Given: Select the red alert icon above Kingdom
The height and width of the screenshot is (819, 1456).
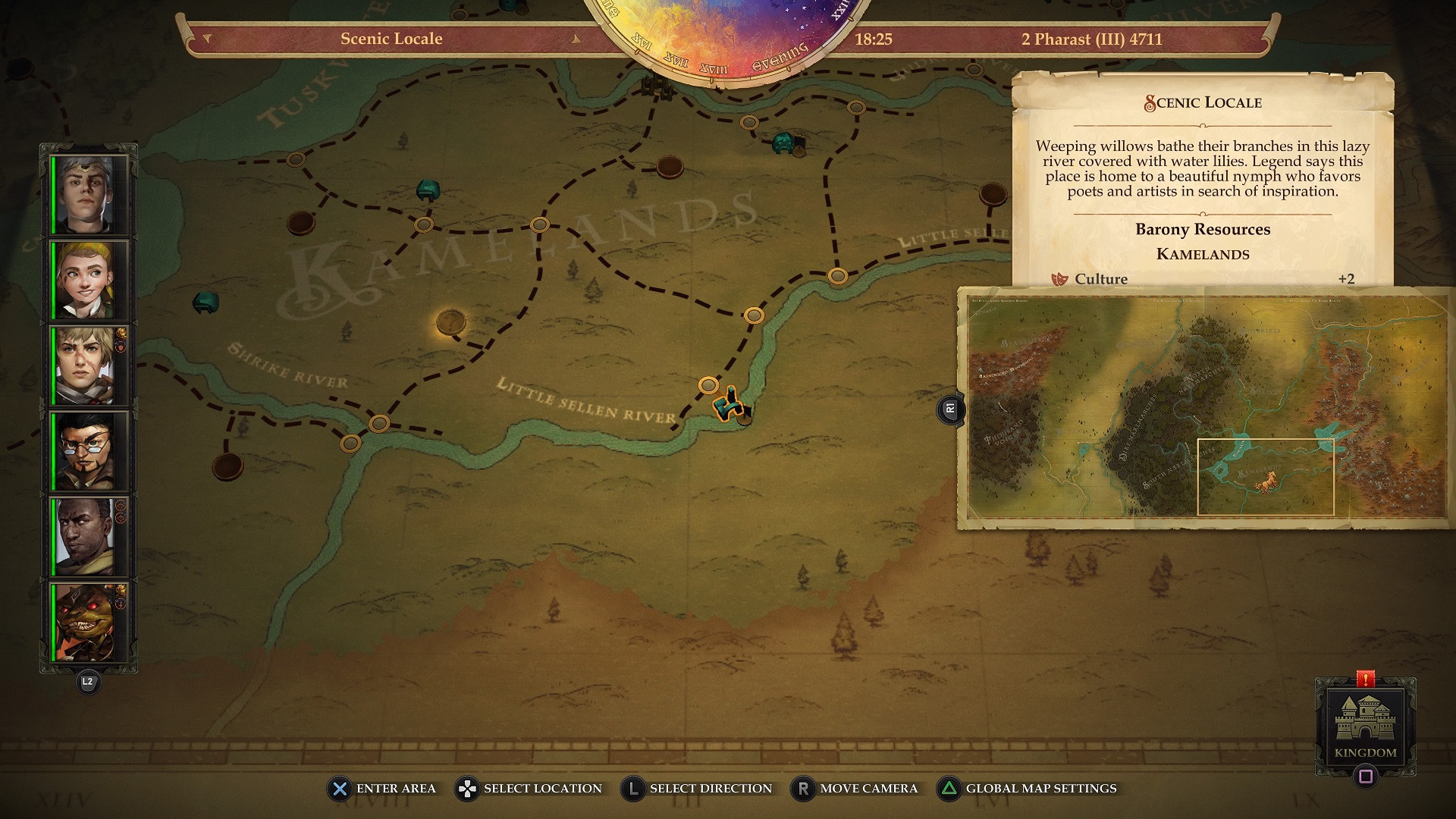Looking at the screenshot, I should pos(1365,679).
